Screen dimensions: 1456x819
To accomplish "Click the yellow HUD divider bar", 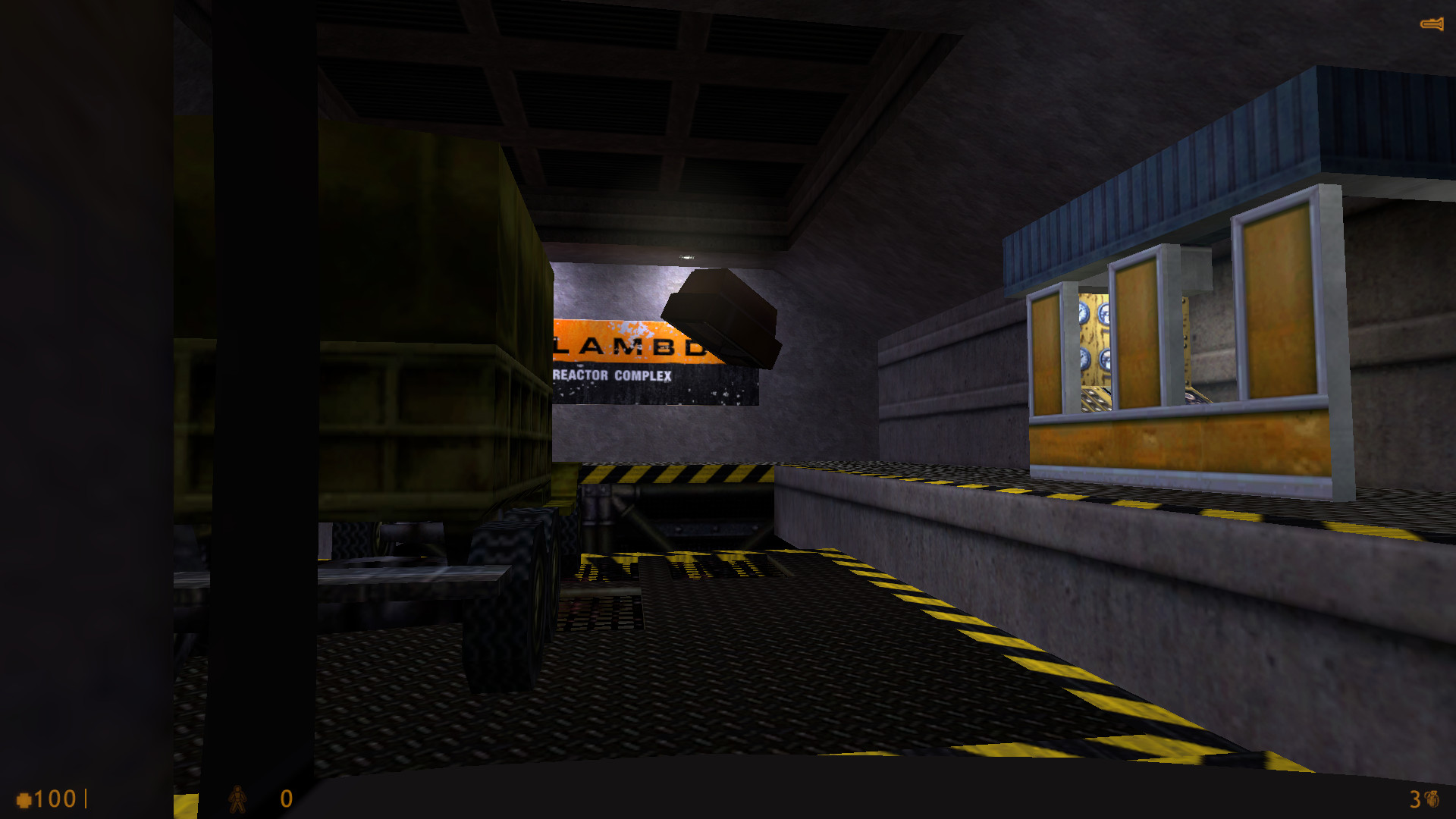I will point(86,798).
